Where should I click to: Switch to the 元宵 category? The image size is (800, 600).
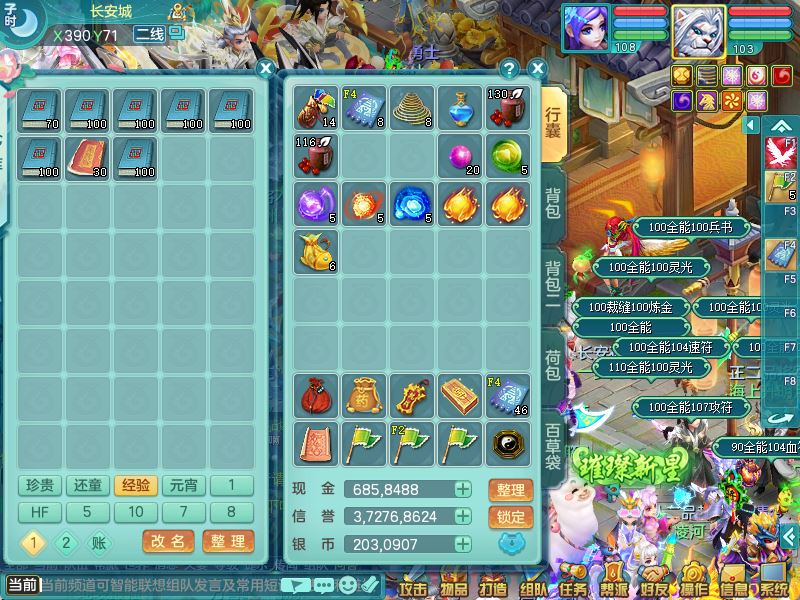point(184,486)
